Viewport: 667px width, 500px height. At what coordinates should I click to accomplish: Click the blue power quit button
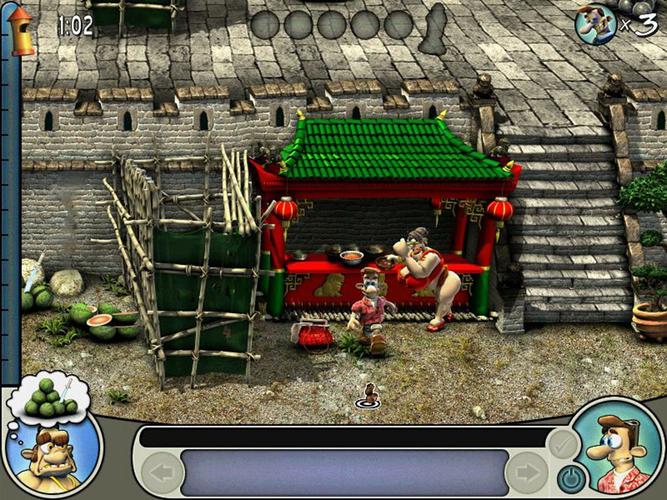pos(570,478)
